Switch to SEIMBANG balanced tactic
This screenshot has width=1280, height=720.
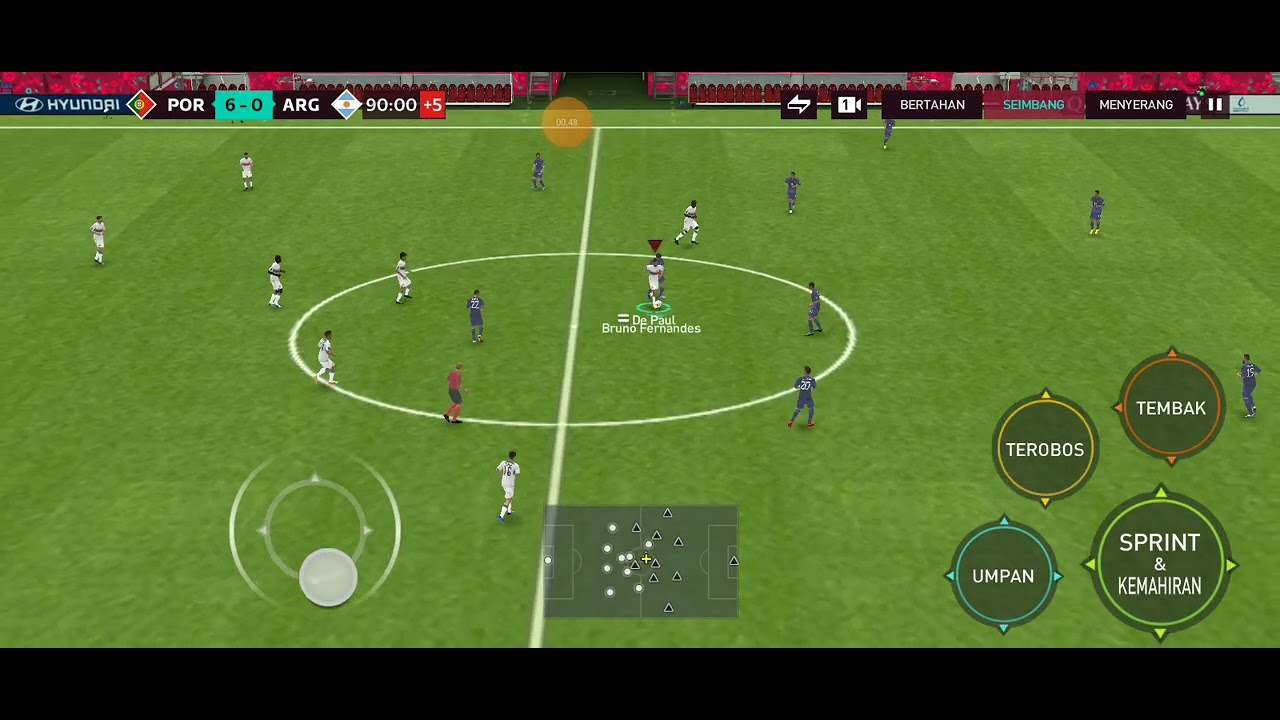pos(1033,105)
